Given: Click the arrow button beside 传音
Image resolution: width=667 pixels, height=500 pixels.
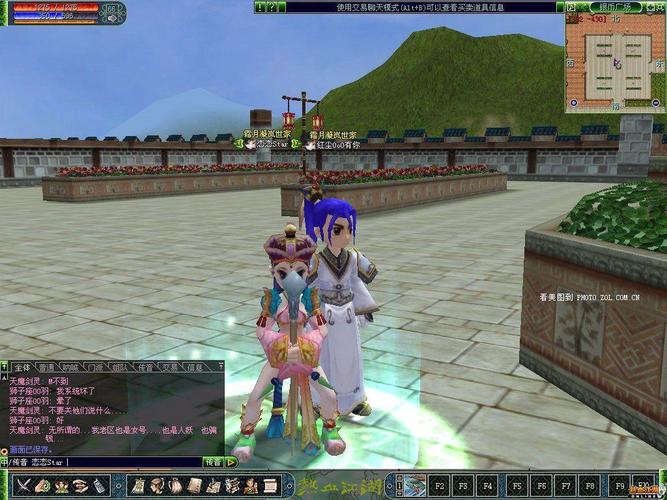Looking at the screenshot, I should pos(231,462).
